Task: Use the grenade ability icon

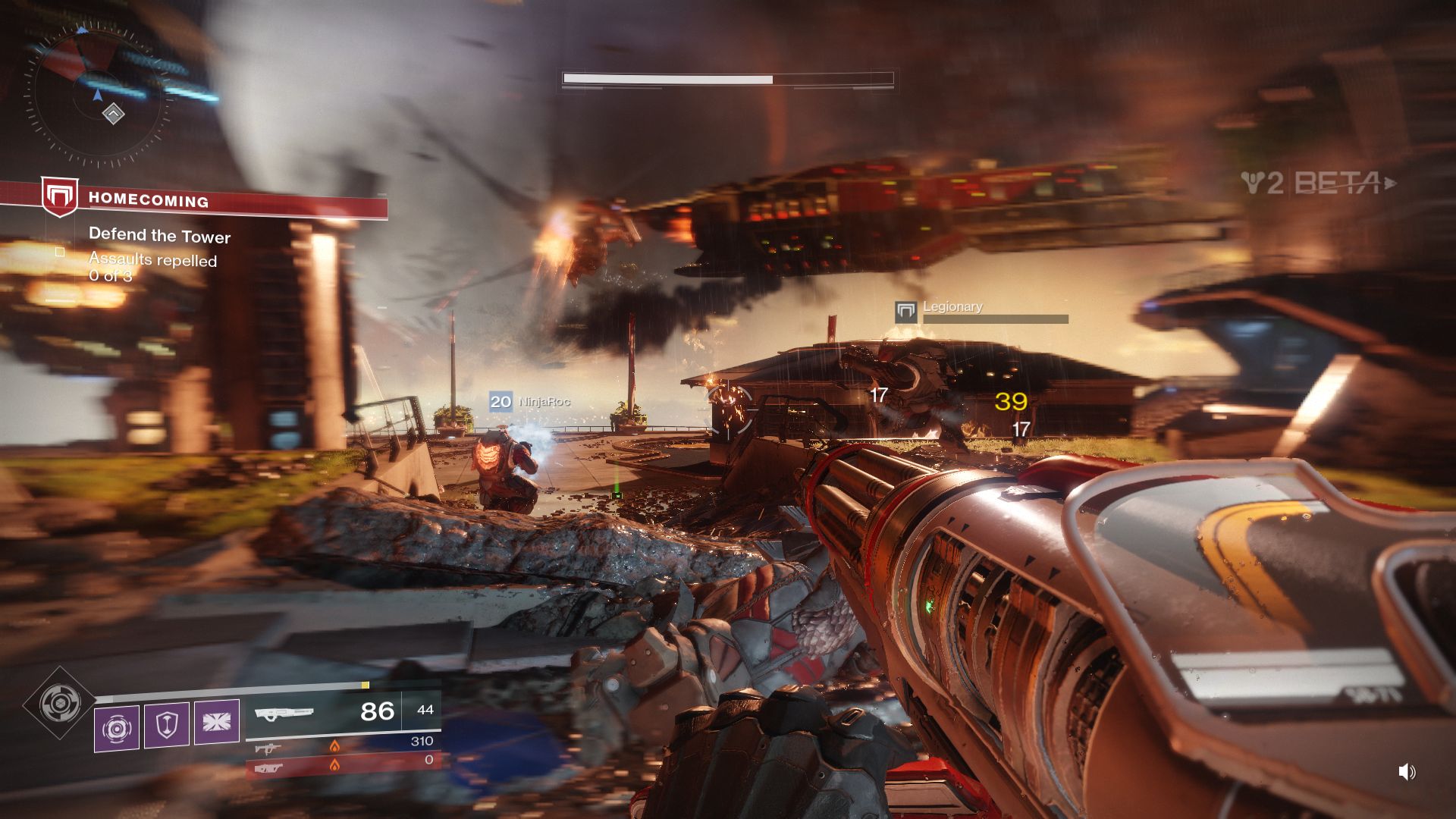Action: click(x=117, y=729)
